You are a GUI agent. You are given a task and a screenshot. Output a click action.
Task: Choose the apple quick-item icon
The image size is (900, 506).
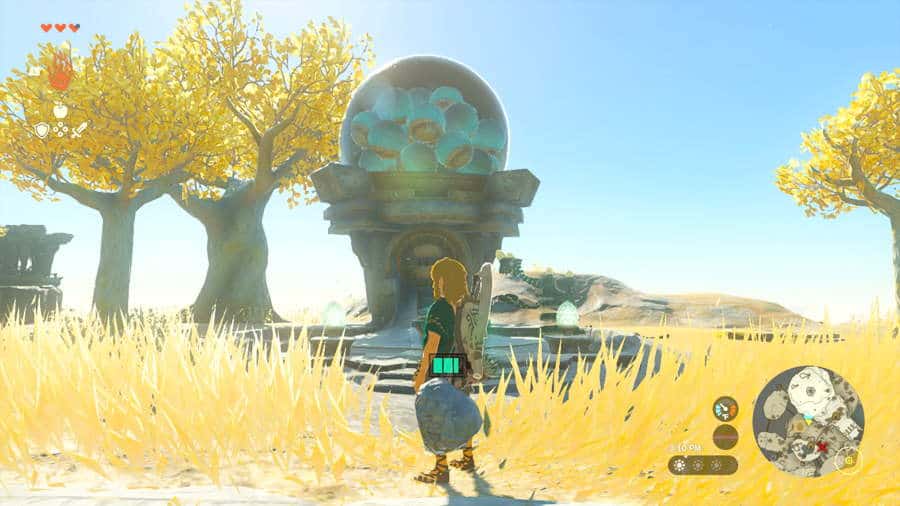coord(60,111)
